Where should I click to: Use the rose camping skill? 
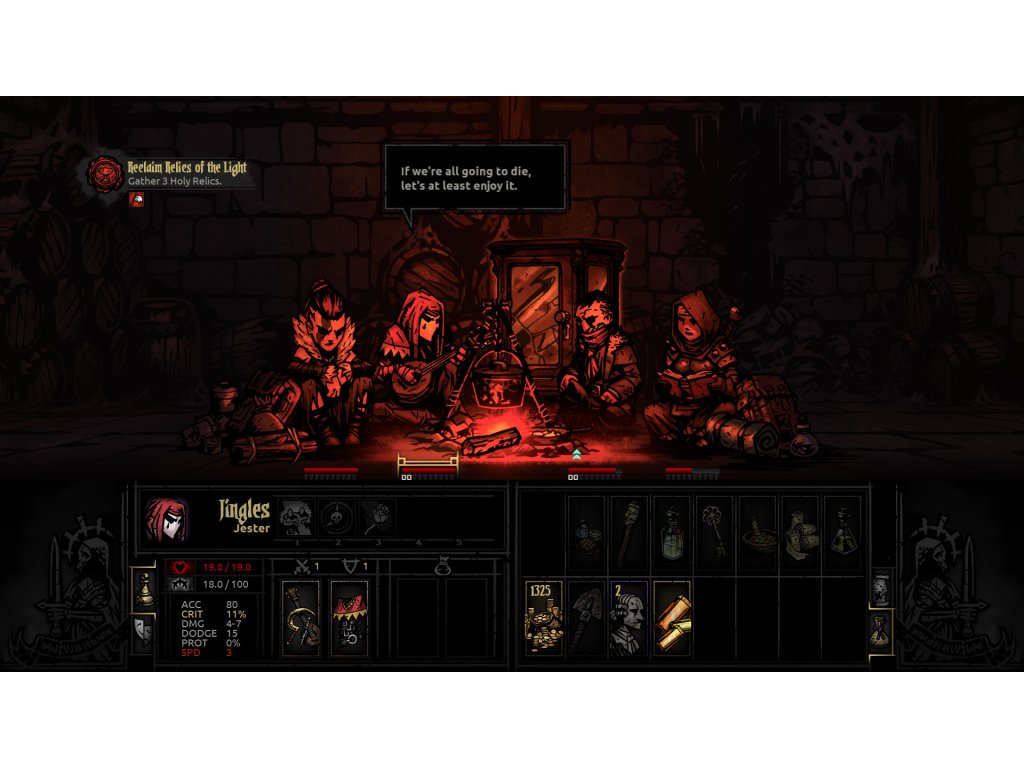[x=378, y=518]
